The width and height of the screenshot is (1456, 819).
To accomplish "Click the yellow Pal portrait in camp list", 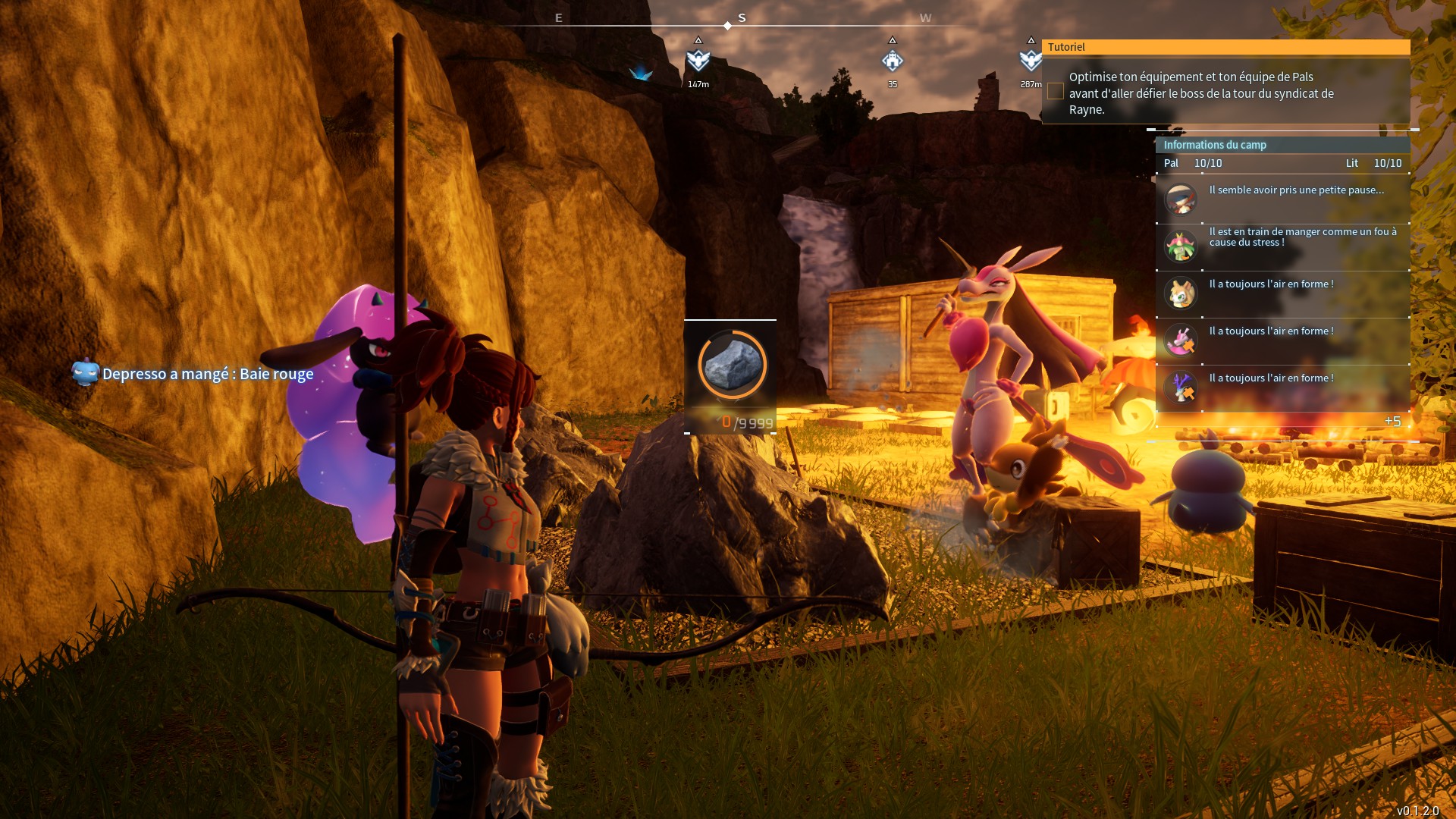I will [x=1181, y=293].
